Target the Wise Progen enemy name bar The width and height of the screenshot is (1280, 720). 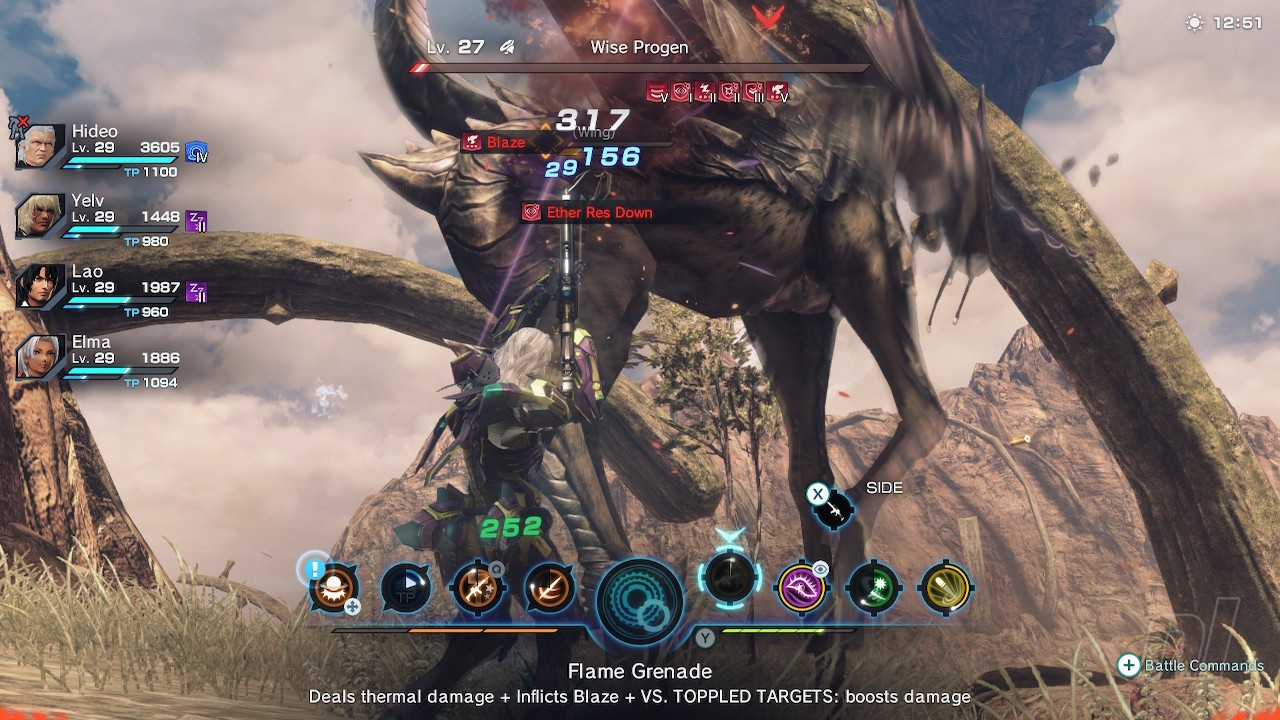[640, 48]
